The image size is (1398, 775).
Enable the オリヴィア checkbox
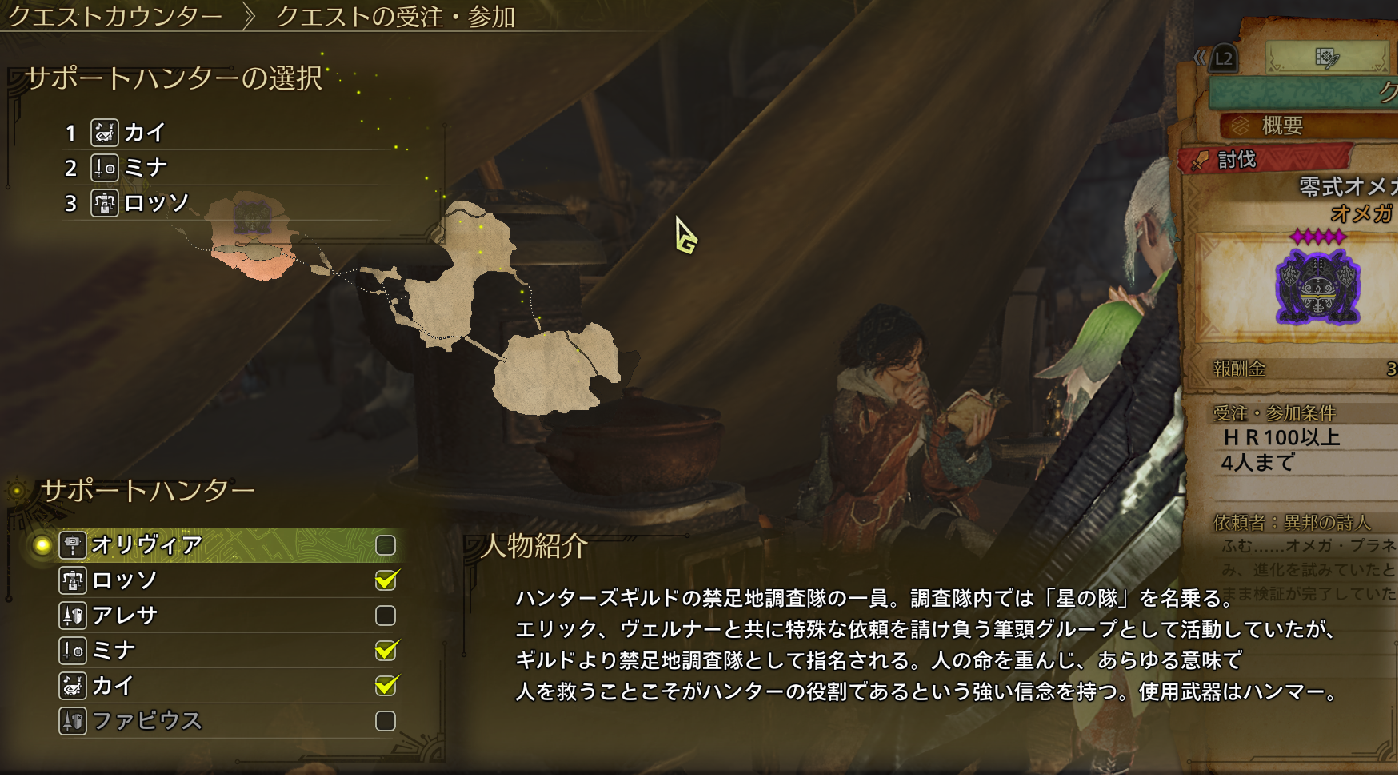(x=385, y=545)
